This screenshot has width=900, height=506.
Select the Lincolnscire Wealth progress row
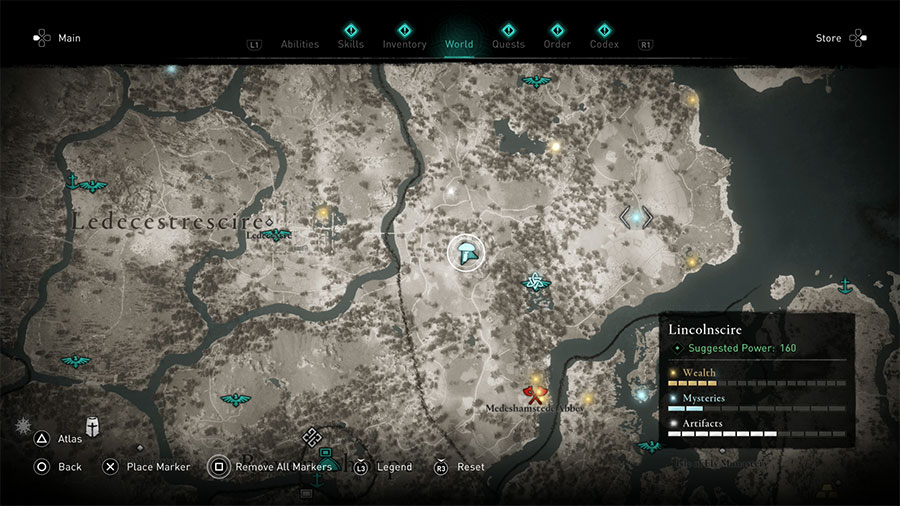pos(757,377)
